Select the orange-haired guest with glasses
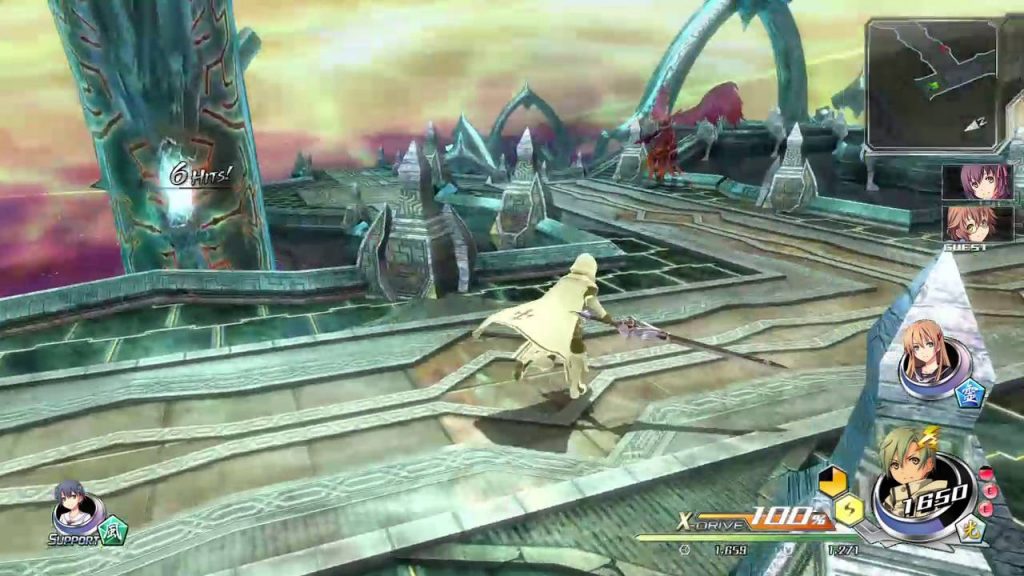1024x576 pixels. click(x=977, y=222)
